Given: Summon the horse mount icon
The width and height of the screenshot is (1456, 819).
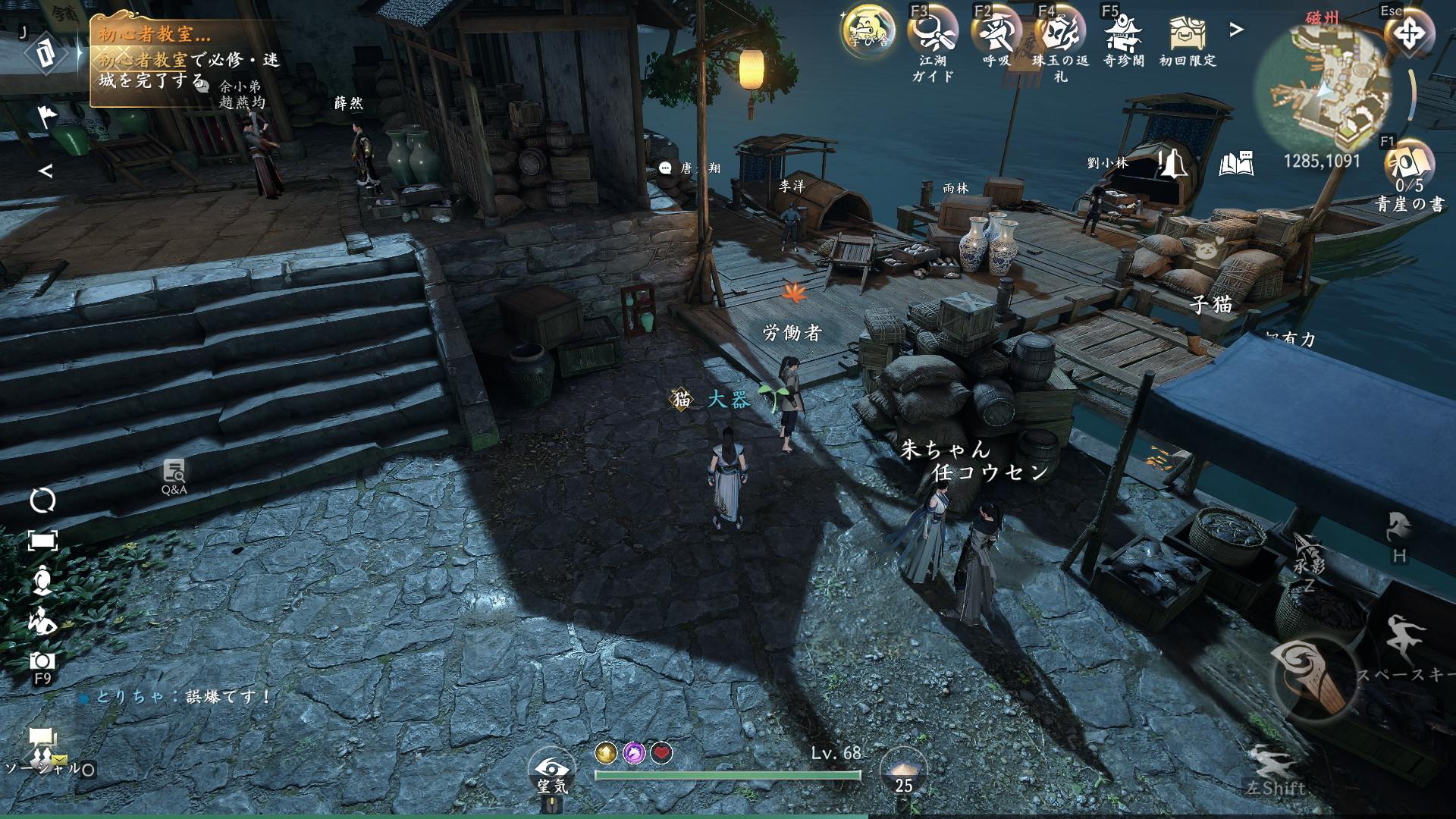Looking at the screenshot, I should 1399,528.
